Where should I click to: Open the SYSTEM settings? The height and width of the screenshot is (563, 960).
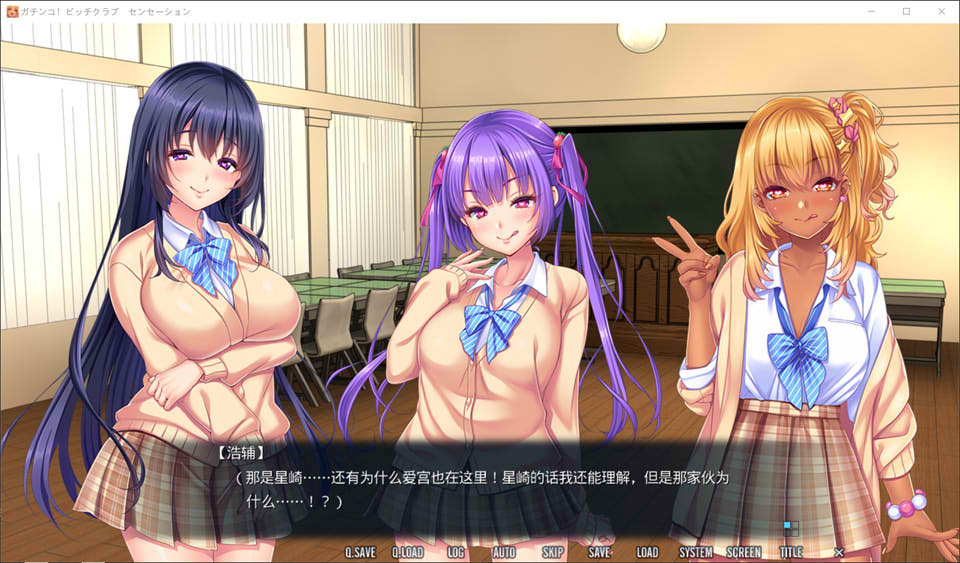pos(696,552)
